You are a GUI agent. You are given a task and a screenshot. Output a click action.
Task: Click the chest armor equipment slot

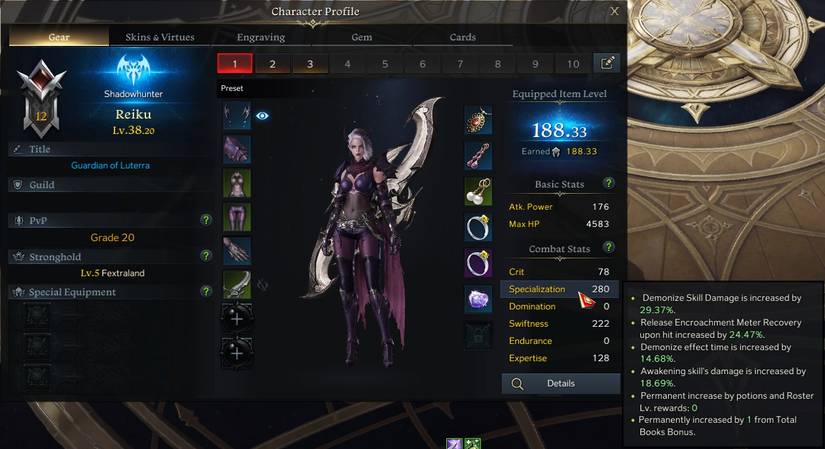236,183
